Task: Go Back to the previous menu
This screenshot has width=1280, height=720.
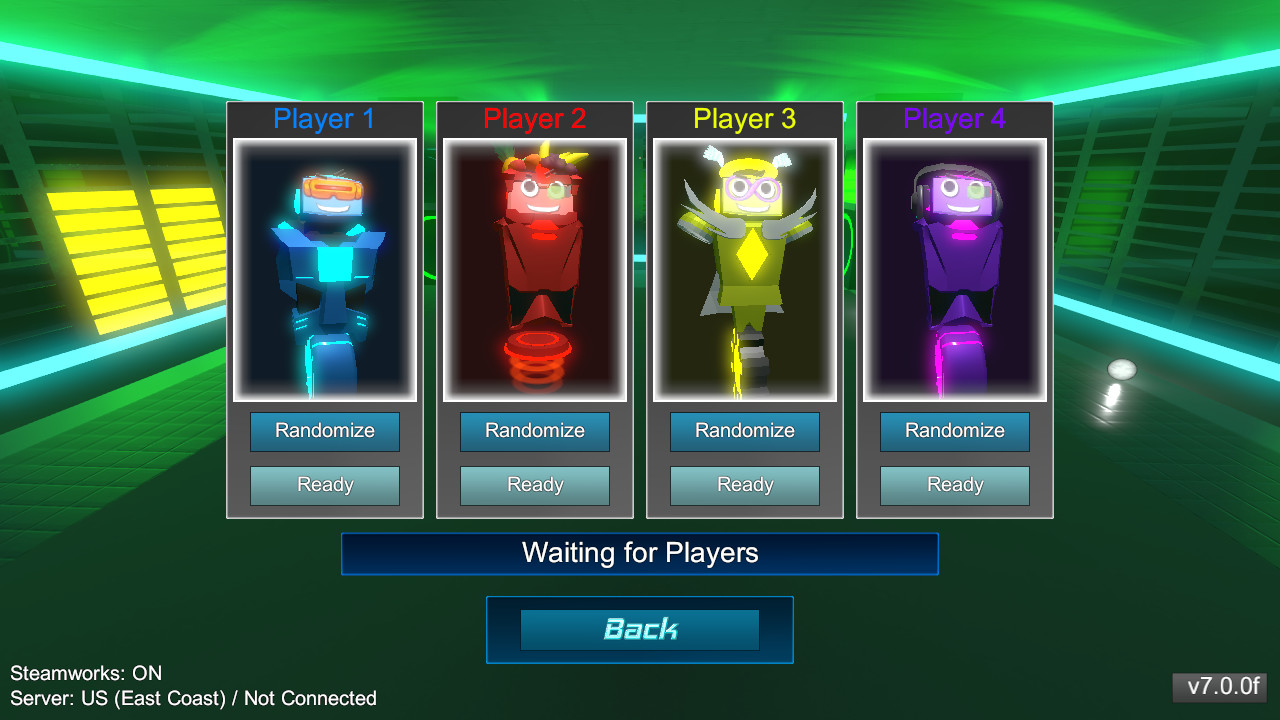Action: point(640,630)
